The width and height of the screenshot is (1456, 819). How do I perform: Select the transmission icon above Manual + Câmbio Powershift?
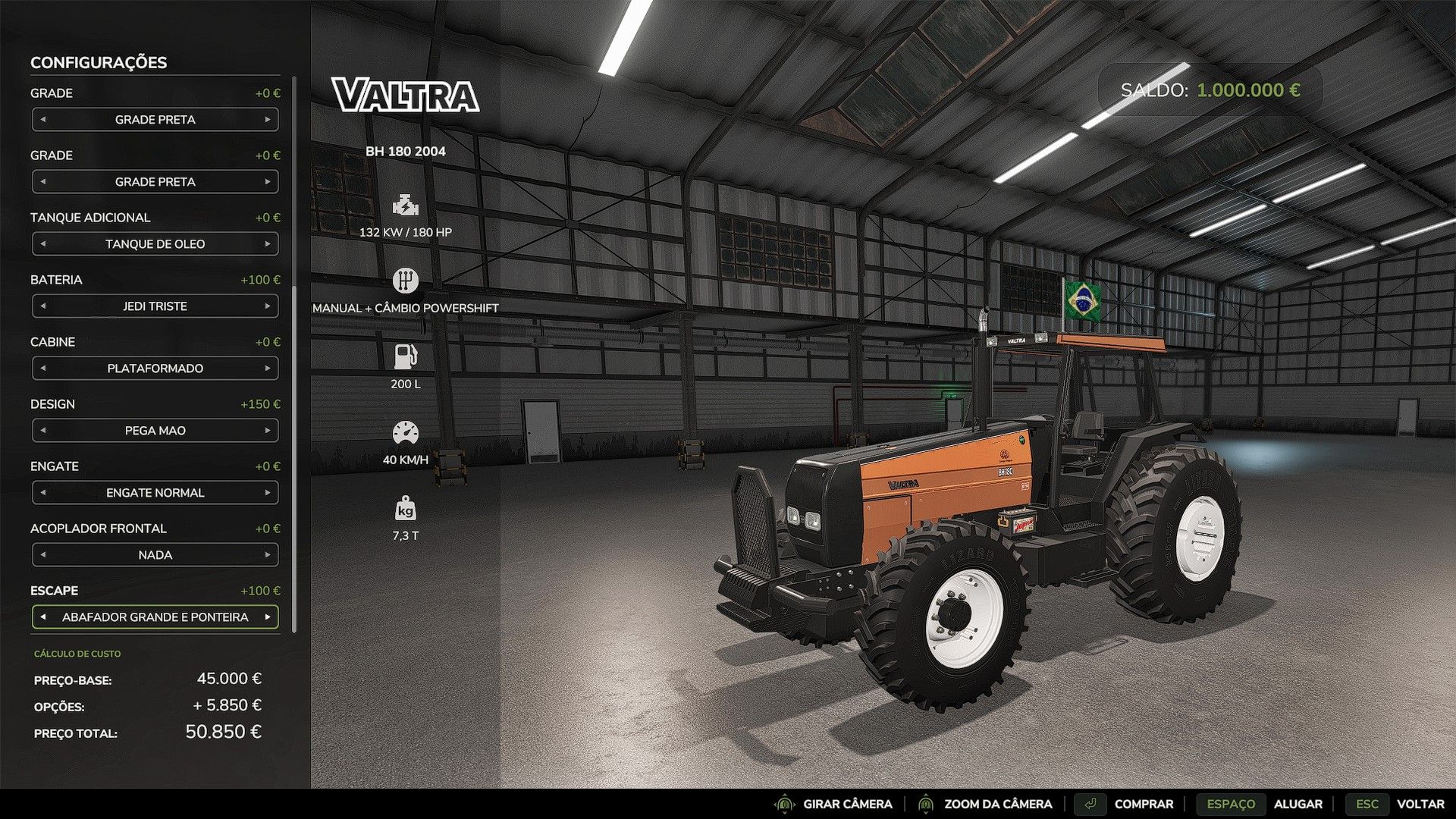click(x=406, y=279)
